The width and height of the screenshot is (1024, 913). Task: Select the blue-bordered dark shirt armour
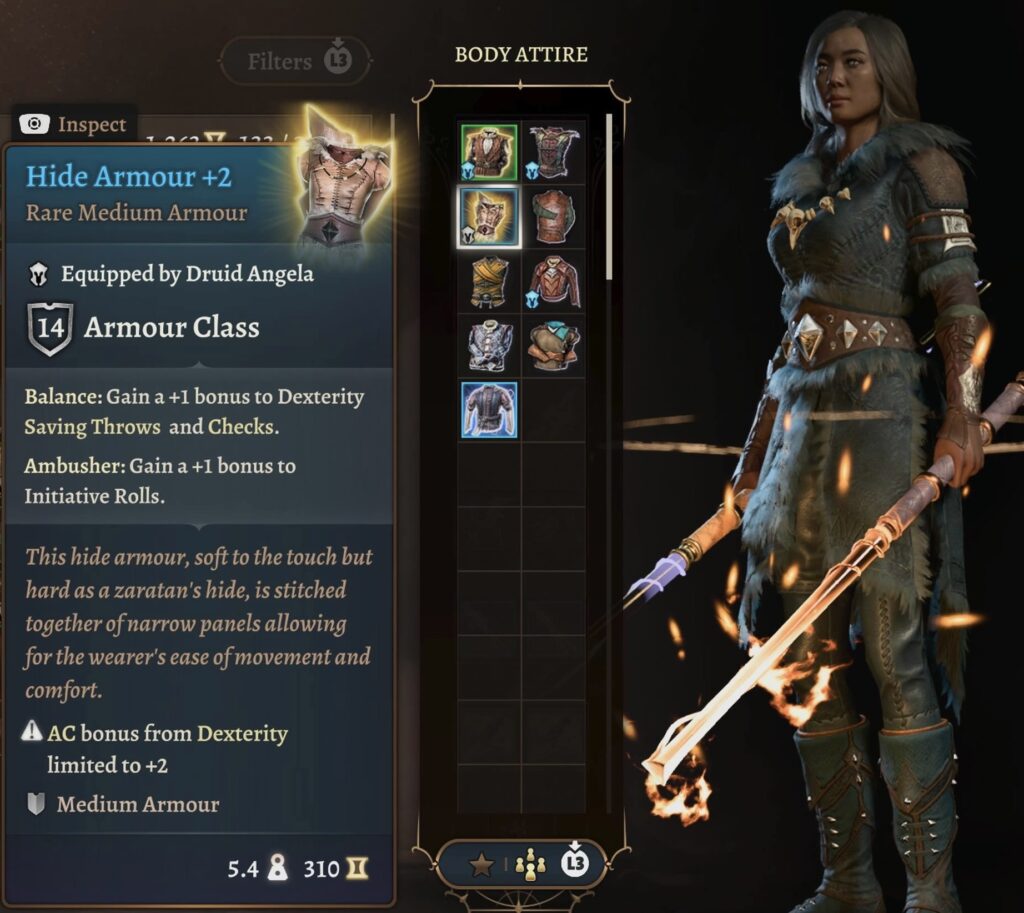(489, 409)
